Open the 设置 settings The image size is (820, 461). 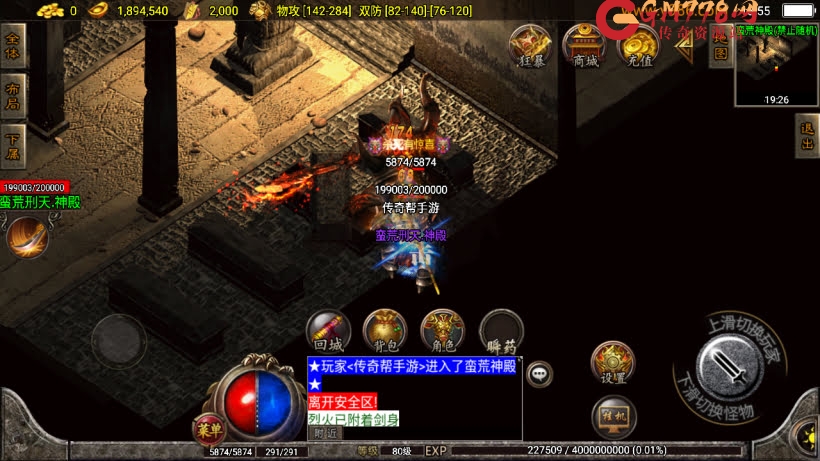pos(613,362)
